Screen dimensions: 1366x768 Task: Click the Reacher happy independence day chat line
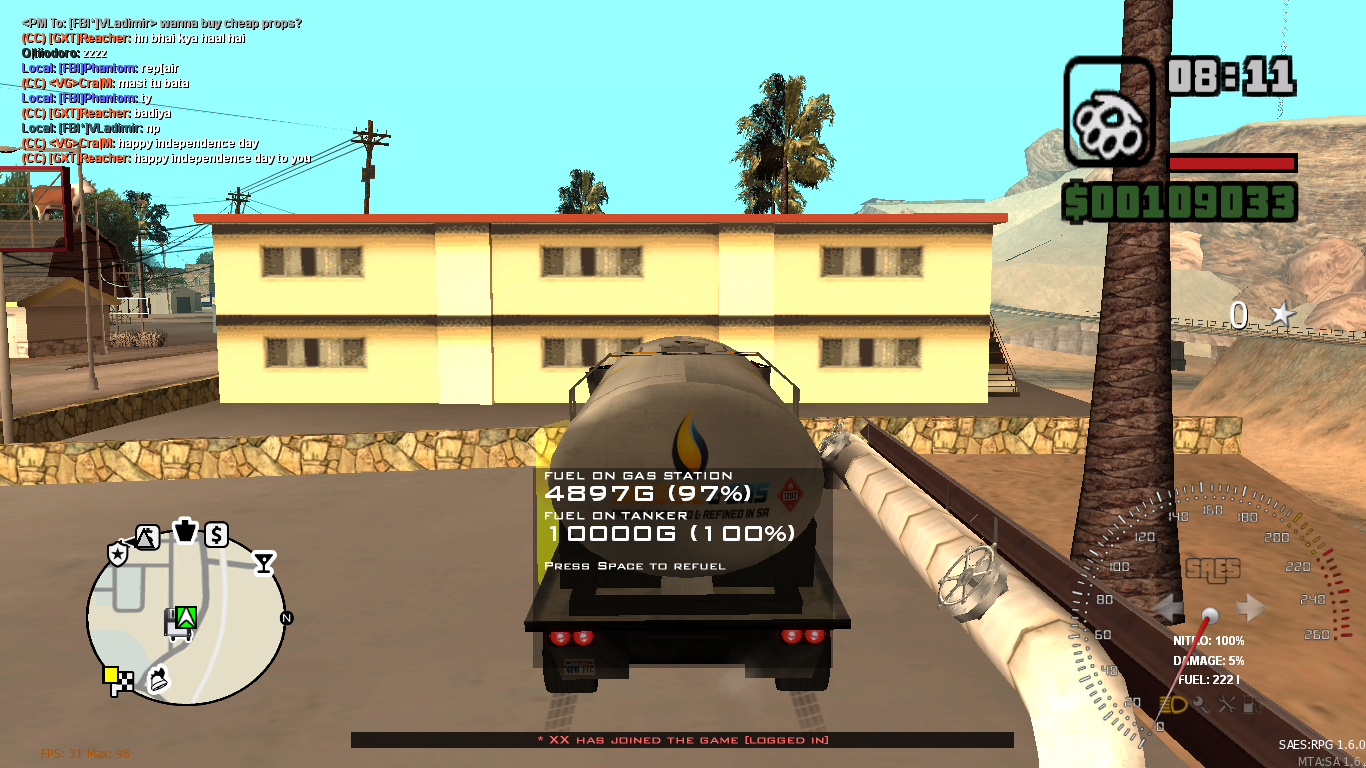pyautogui.click(x=167, y=157)
